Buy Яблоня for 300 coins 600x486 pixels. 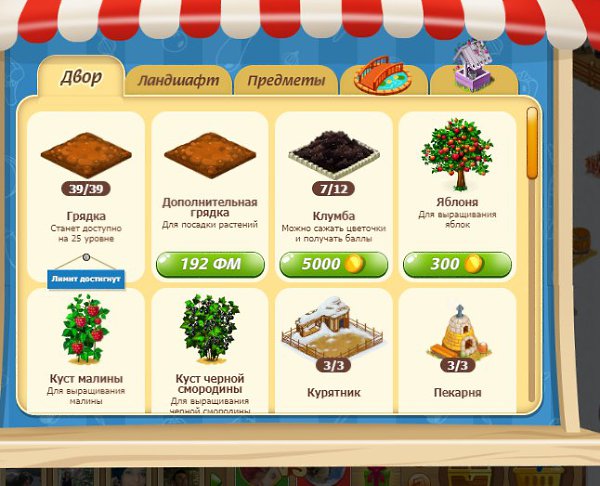click(457, 264)
